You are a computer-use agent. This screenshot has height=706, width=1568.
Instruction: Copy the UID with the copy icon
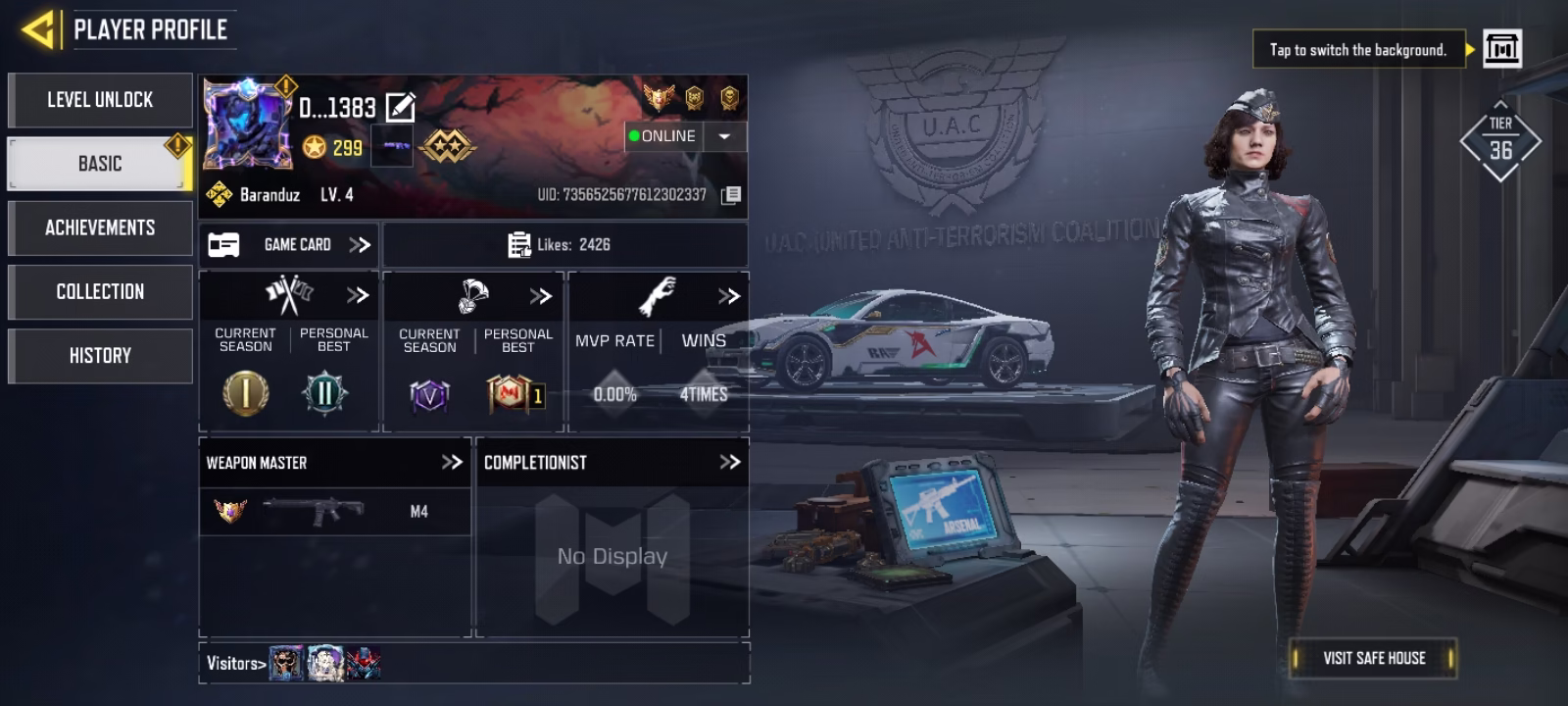click(x=731, y=195)
